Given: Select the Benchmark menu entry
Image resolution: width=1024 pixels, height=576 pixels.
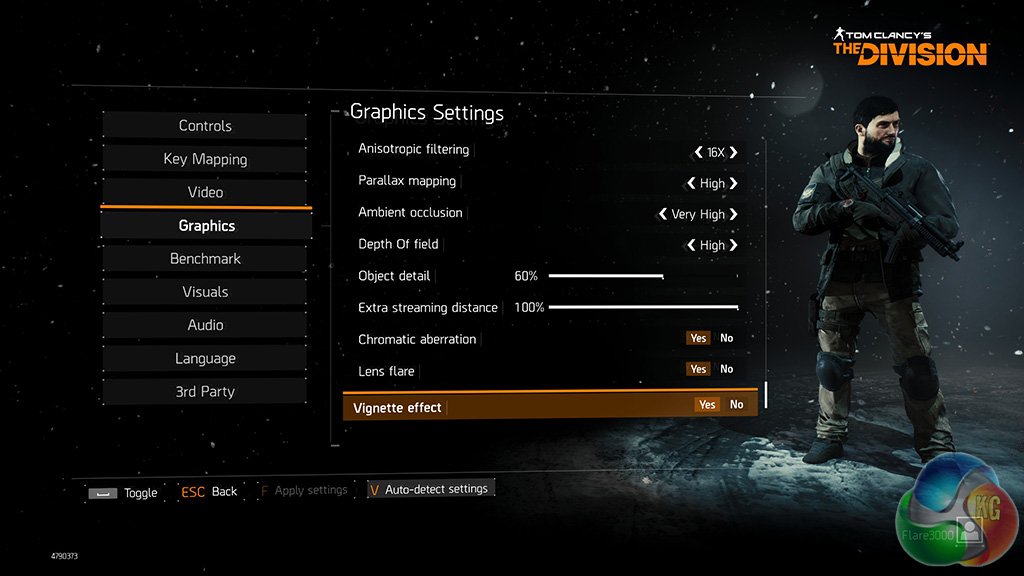Looking at the screenshot, I should pos(205,259).
